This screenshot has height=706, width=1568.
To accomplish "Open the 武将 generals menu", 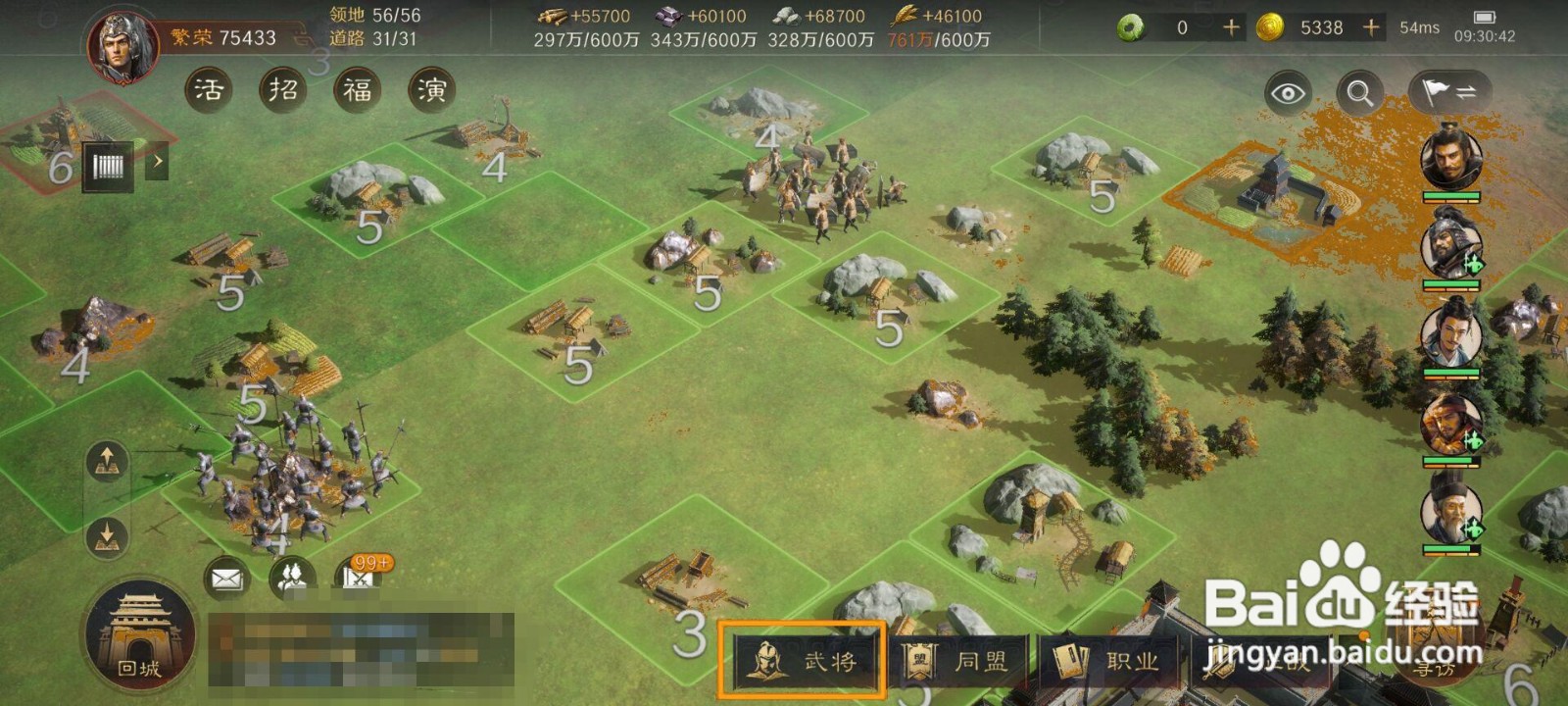I will tap(803, 661).
